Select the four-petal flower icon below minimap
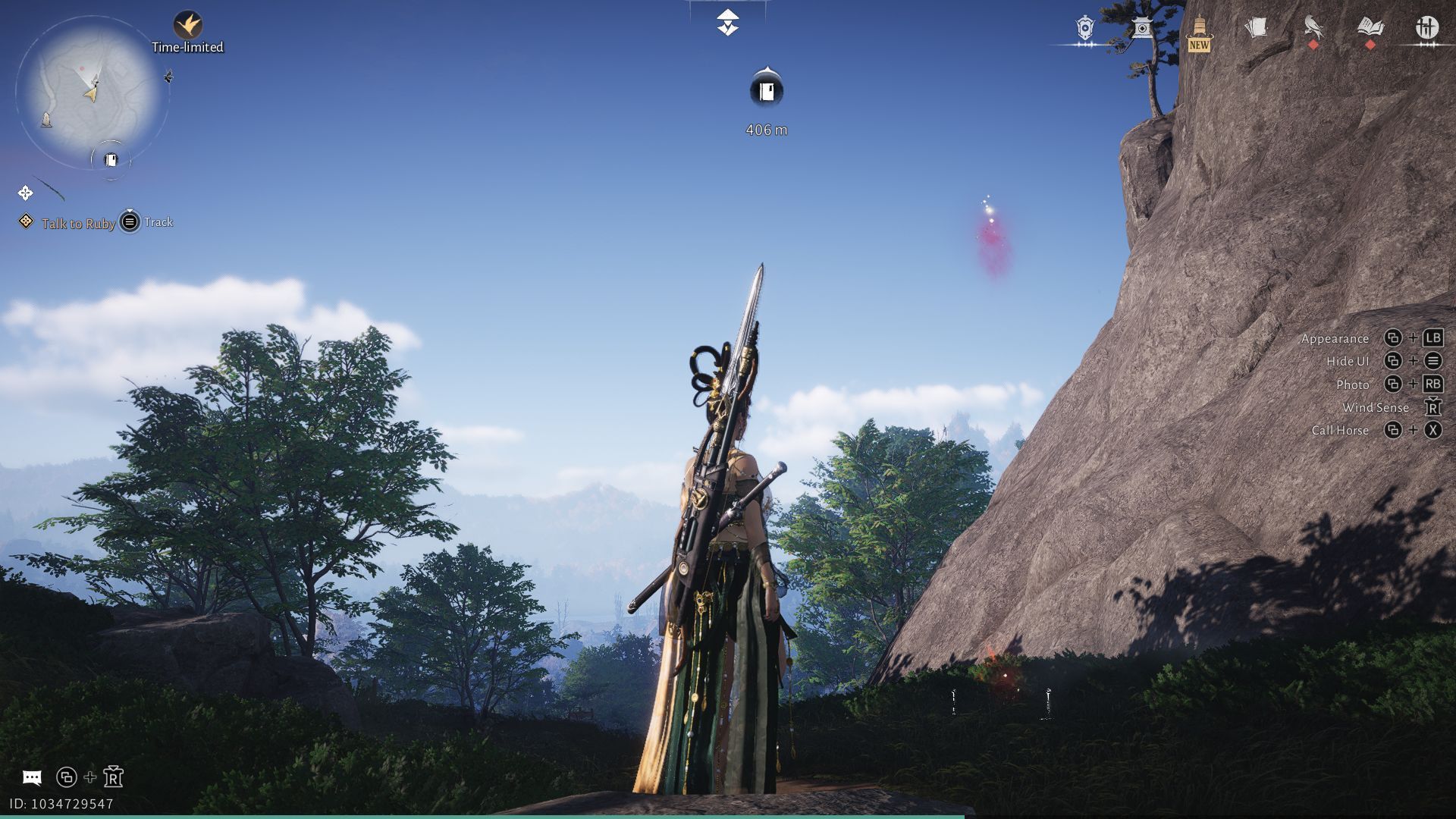This screenshot has height=819, width=1456. pos(25,193)
